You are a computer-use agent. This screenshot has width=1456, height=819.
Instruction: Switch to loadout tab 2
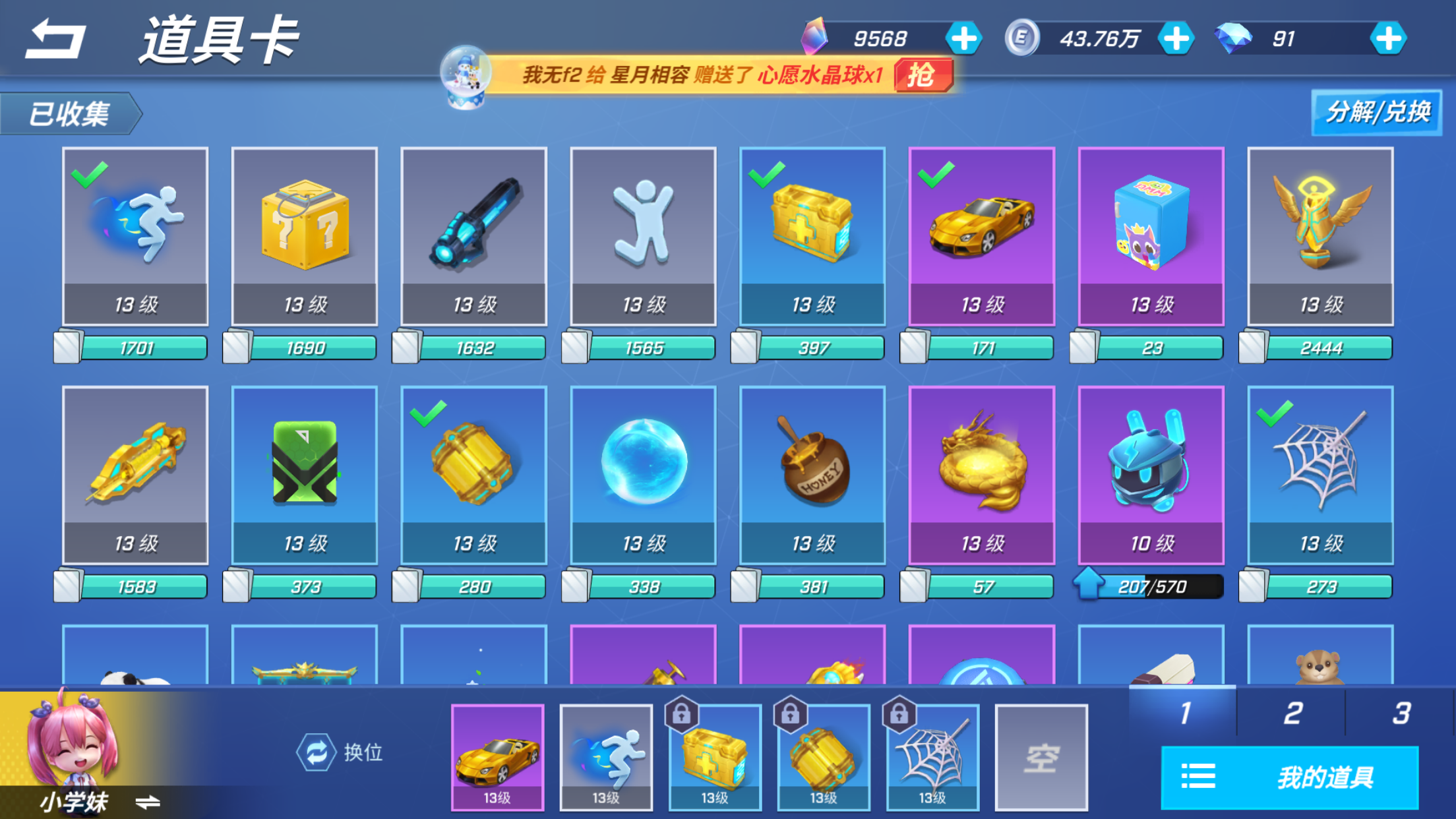pos(1292,713)
